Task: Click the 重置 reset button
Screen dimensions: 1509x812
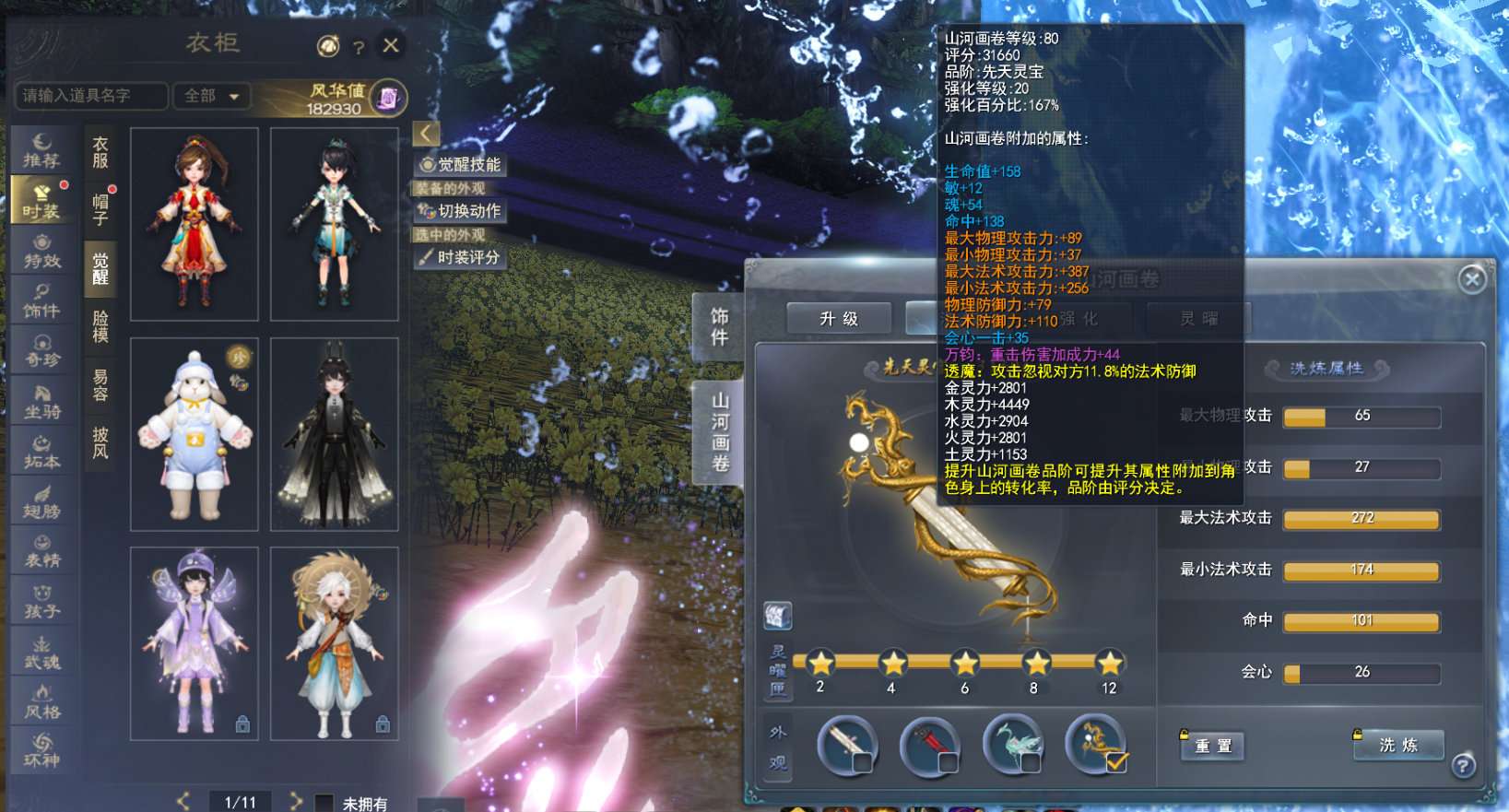Action: (x=1213, y=746)
